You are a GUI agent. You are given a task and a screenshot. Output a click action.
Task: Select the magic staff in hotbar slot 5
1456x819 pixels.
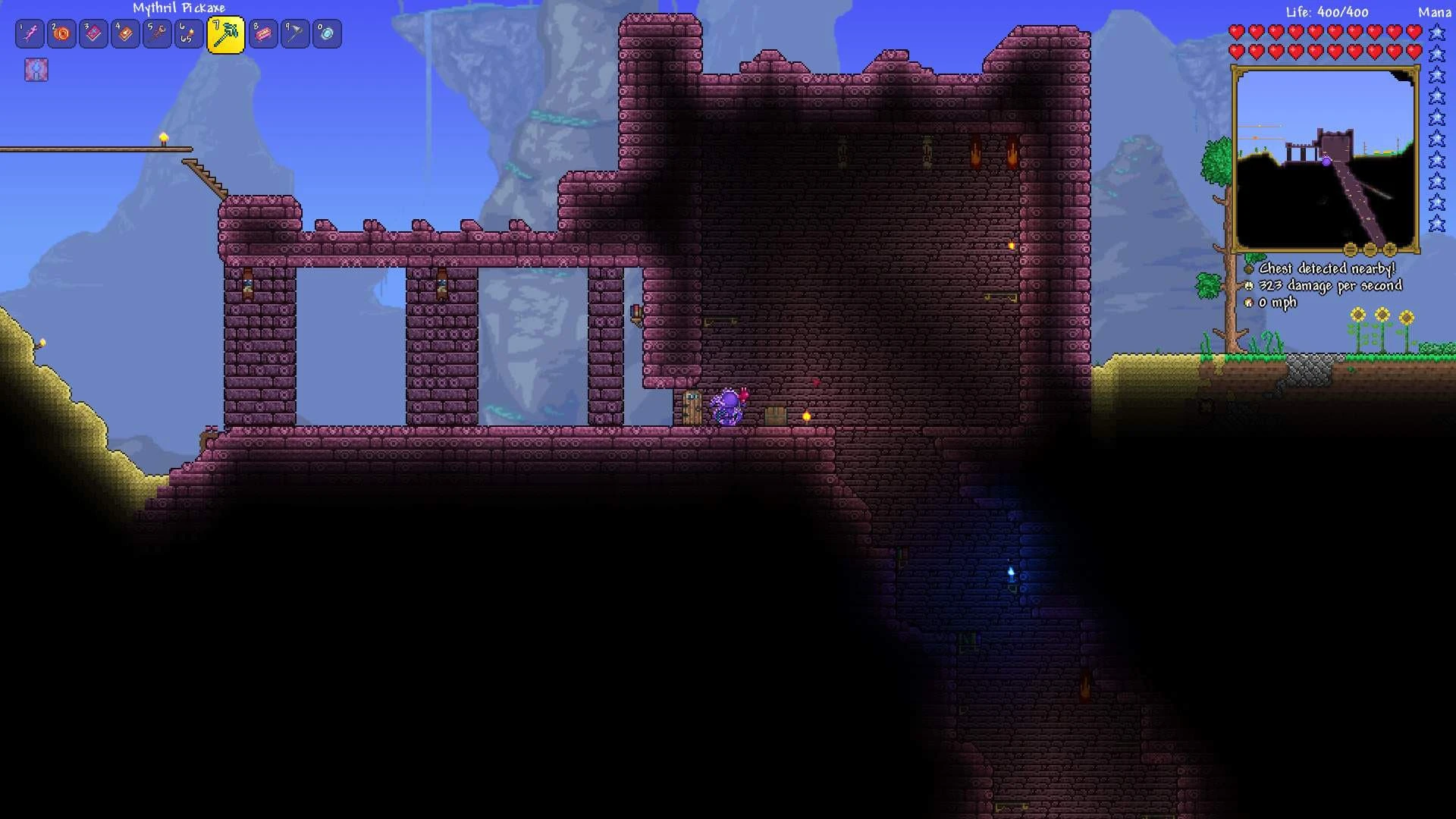click(x=157, y=33)
